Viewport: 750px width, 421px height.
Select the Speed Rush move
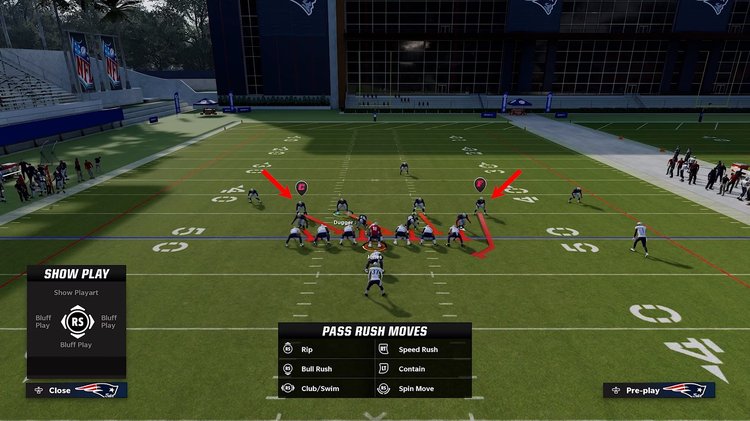417,350
